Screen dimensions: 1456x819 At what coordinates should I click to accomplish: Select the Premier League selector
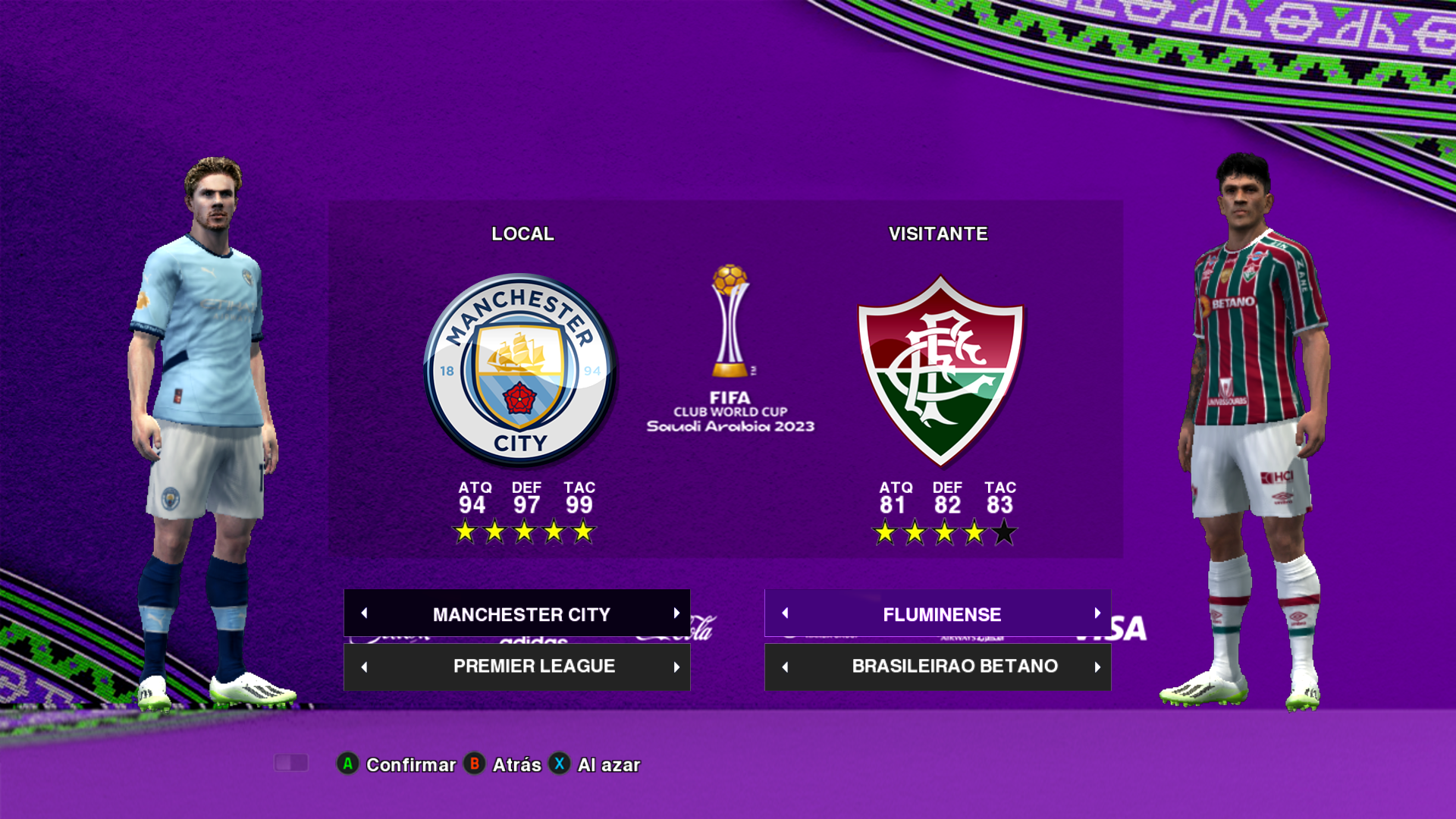pyautogui.click(x=533, y=667)
